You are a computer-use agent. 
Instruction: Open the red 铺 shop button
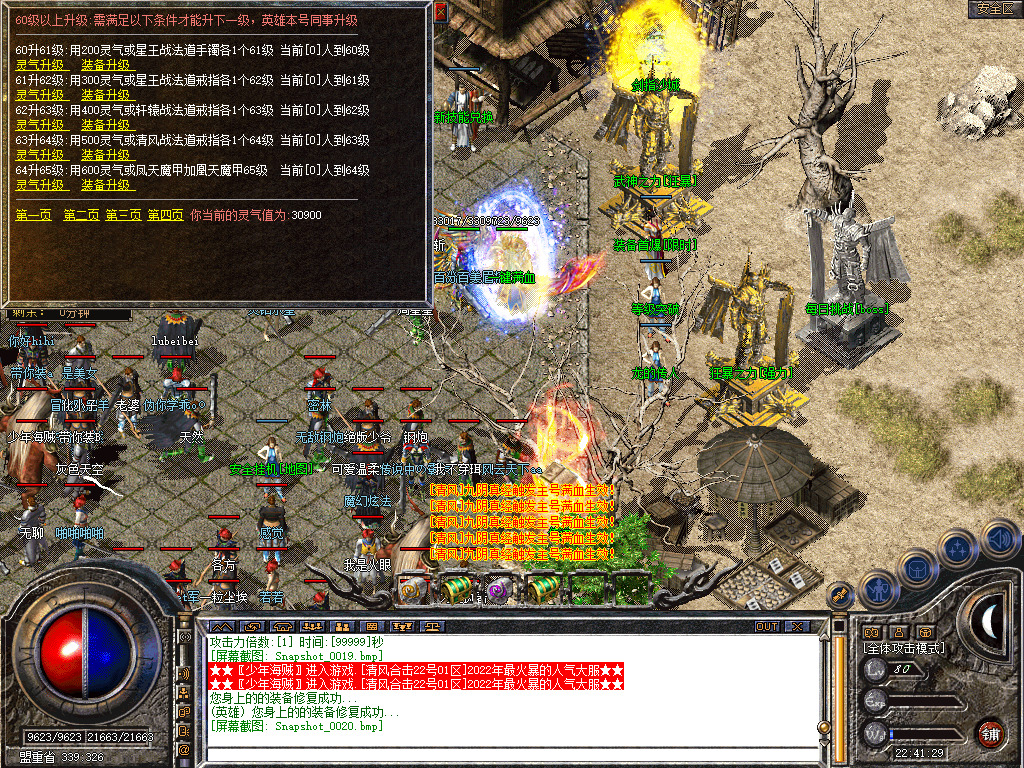pos(991,733)
